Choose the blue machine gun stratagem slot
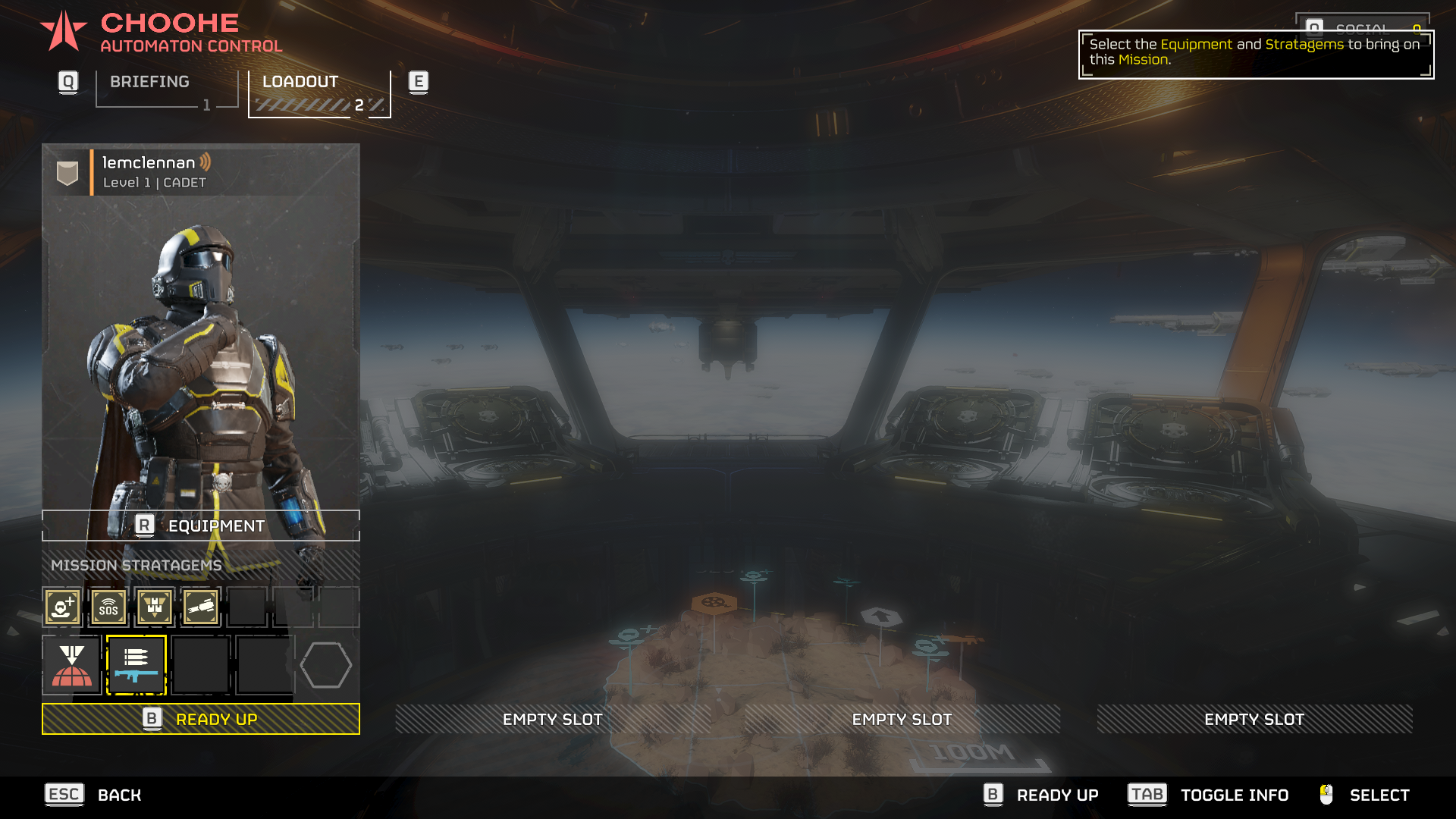The width and height of the screenshot is (1456, 819). [x=136, y=665]
